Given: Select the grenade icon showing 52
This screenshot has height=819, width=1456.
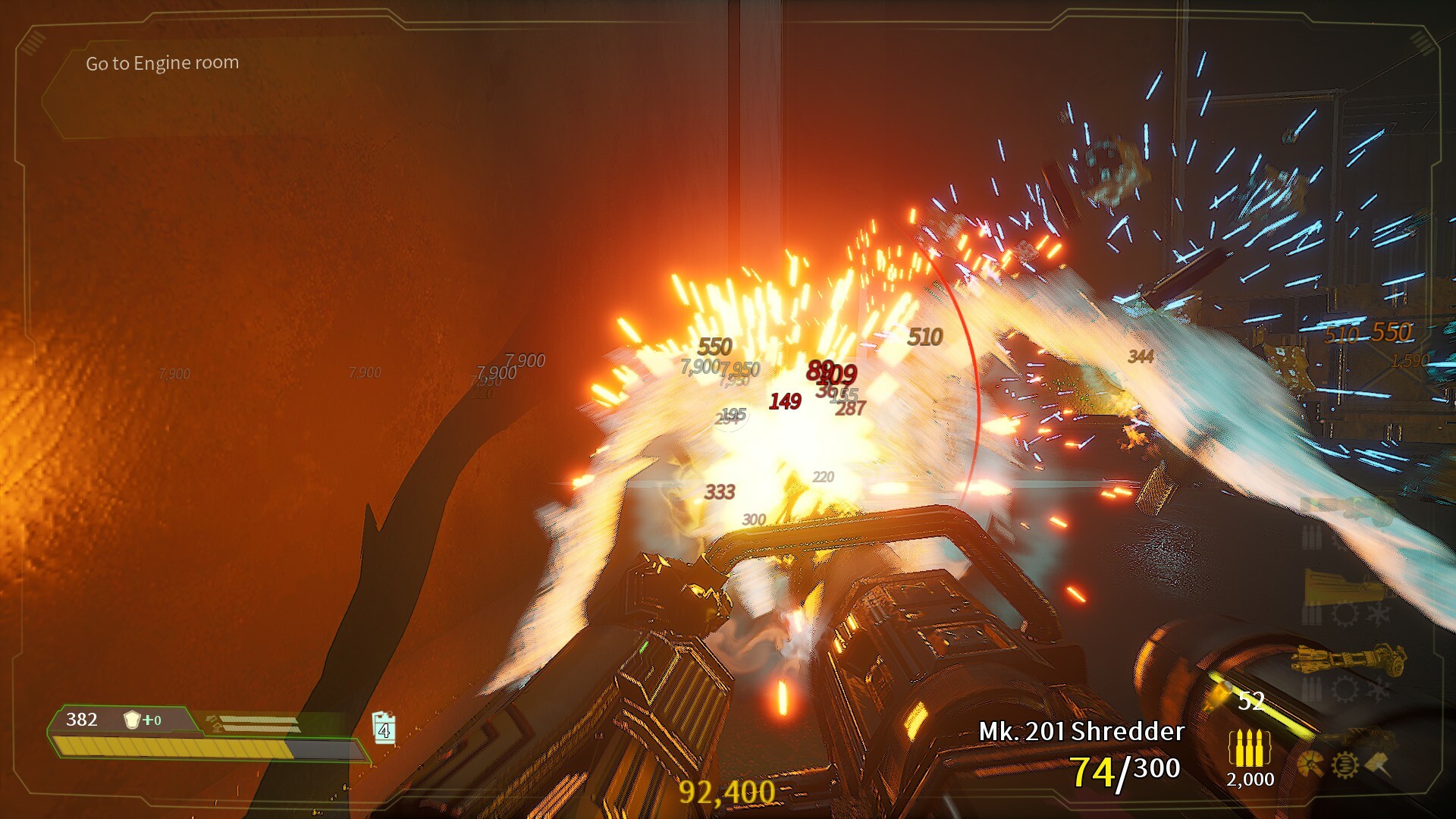Looking at the screenshot, I should pos(1221,695).
